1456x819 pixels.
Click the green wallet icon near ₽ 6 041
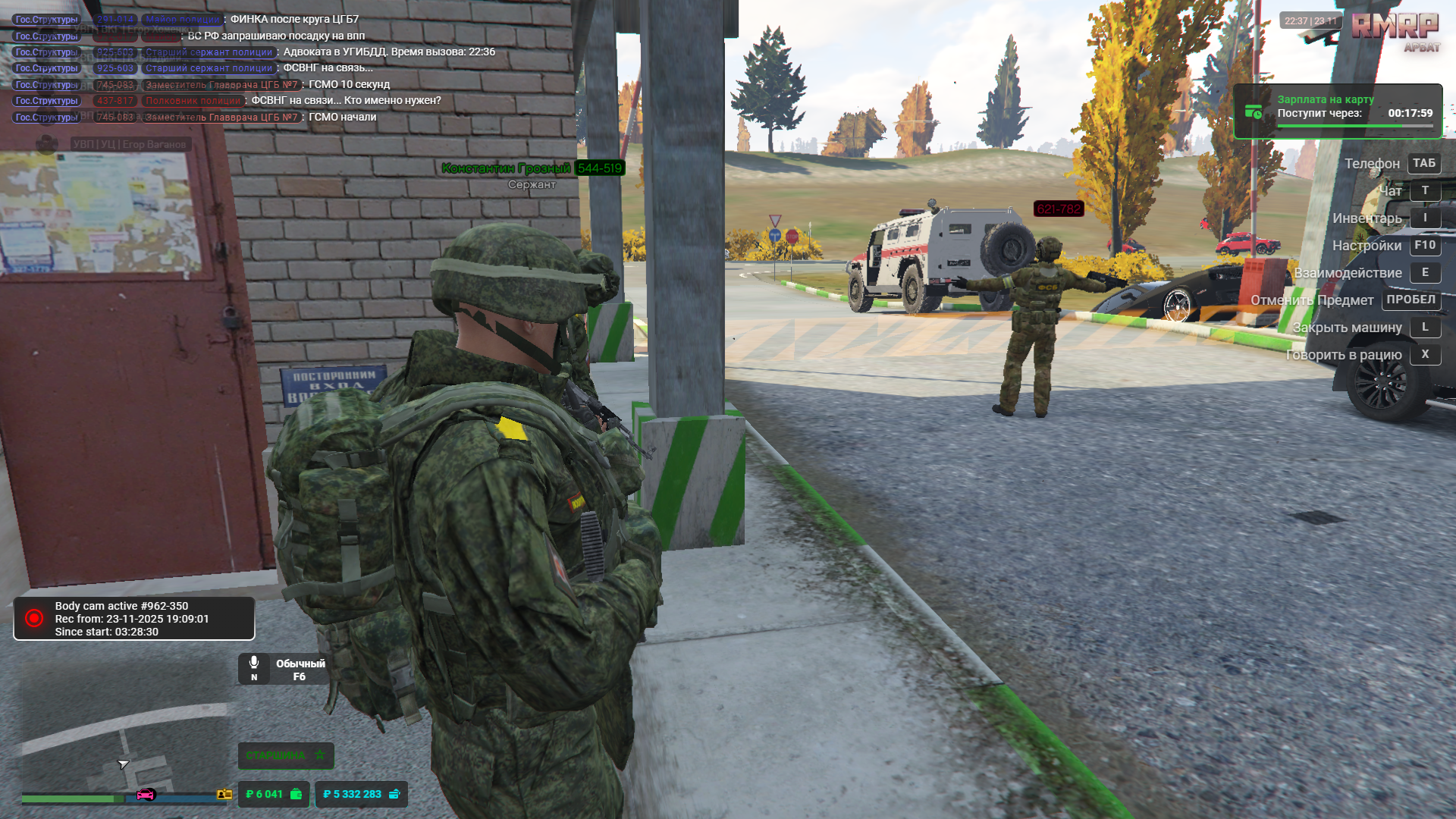coord(295,794)
